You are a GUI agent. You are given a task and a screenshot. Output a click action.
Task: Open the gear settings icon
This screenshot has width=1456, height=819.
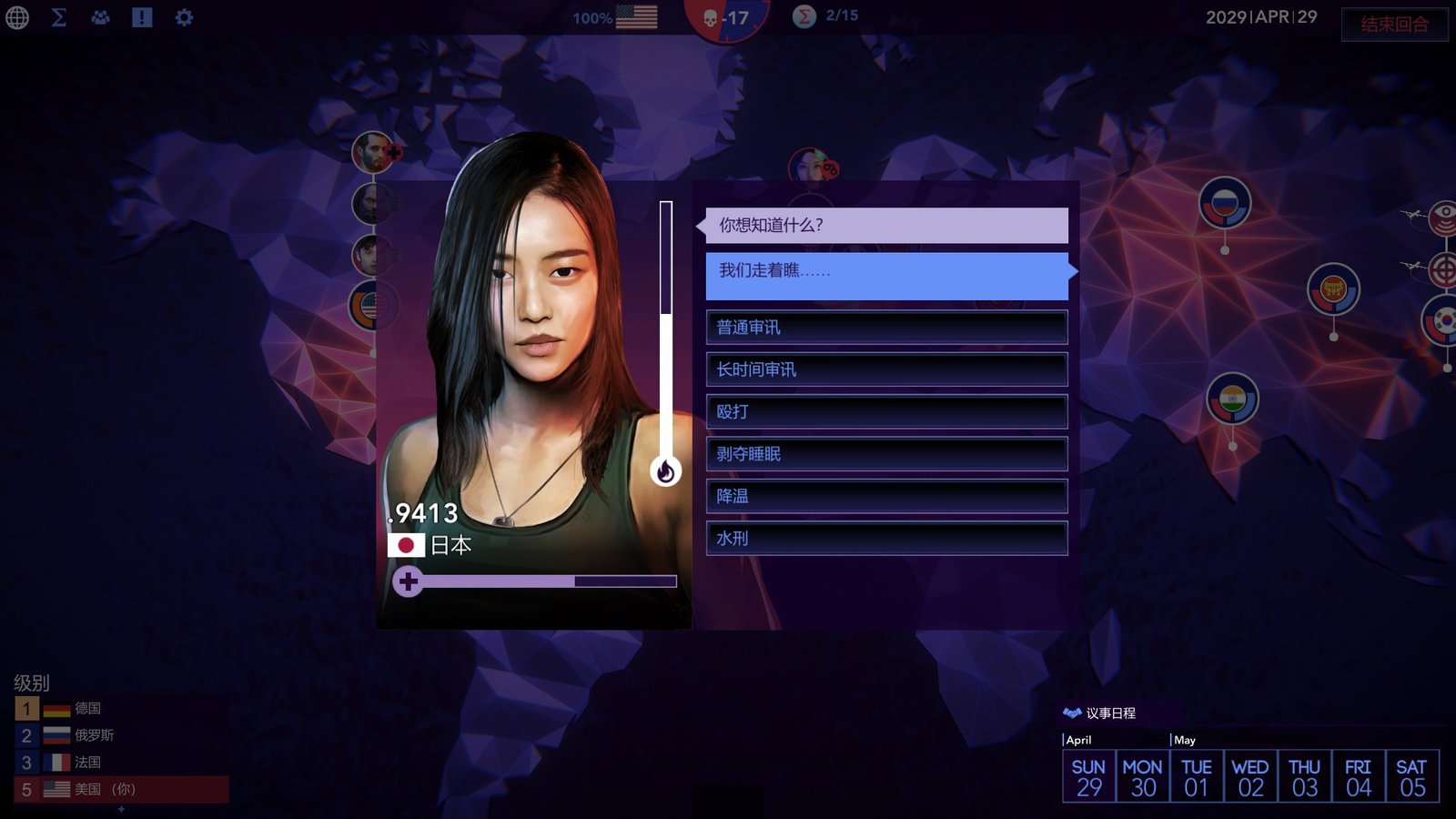coord(184,17)
